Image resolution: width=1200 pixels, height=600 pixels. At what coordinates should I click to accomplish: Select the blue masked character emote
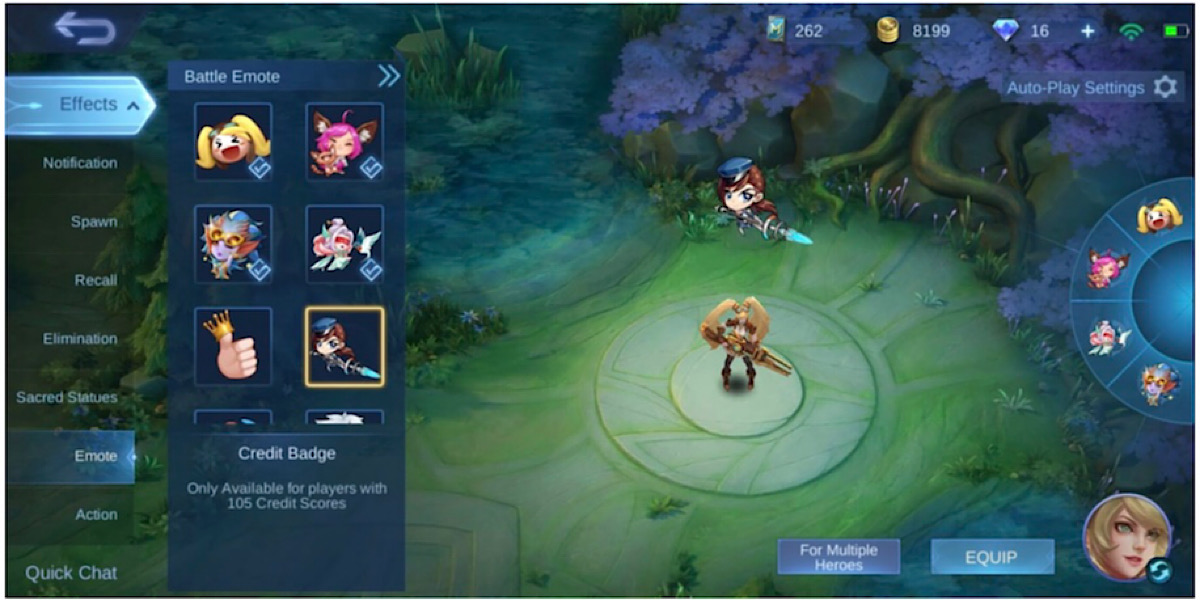(x=233, y=244)
